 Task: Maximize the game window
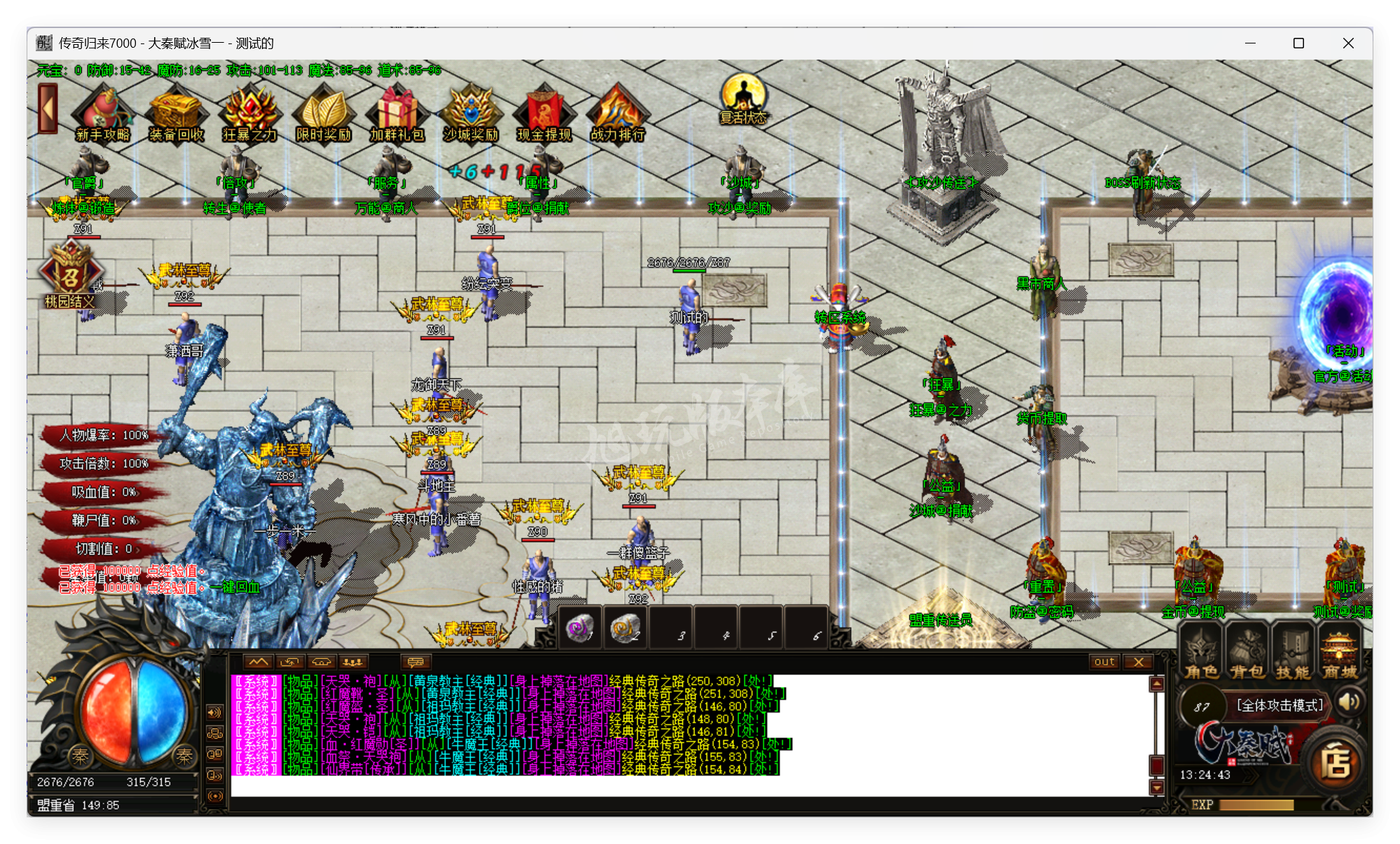[x=1298, y=43]
